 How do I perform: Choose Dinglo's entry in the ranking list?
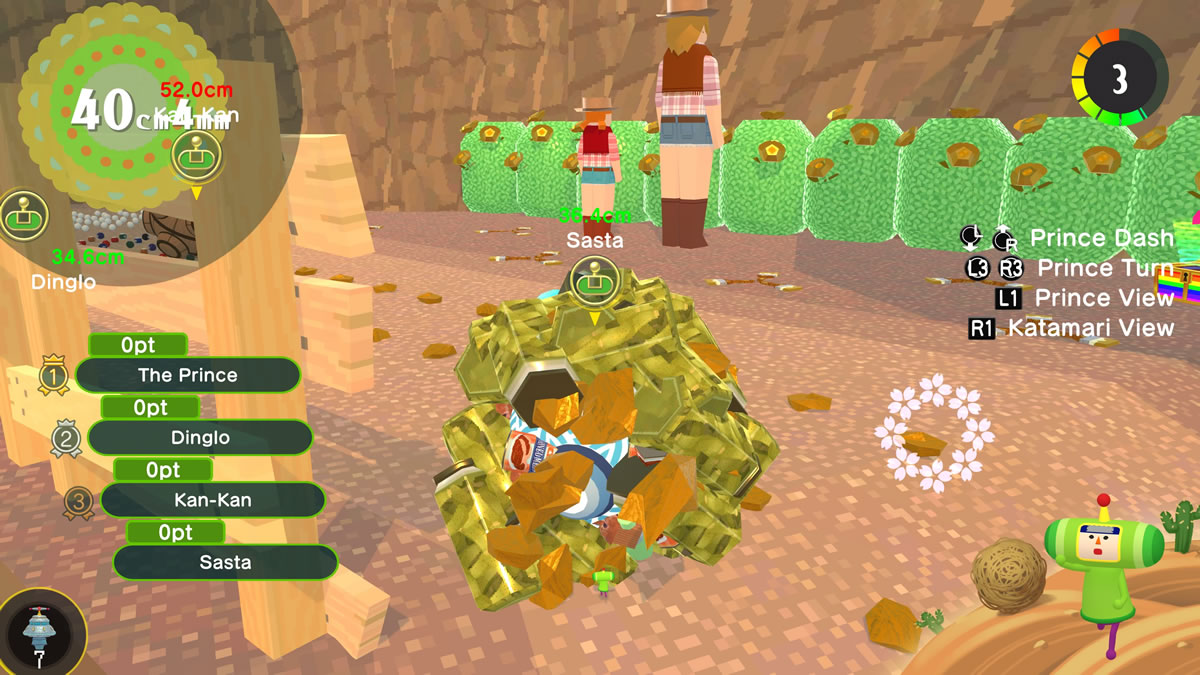[x=200, y=438]
